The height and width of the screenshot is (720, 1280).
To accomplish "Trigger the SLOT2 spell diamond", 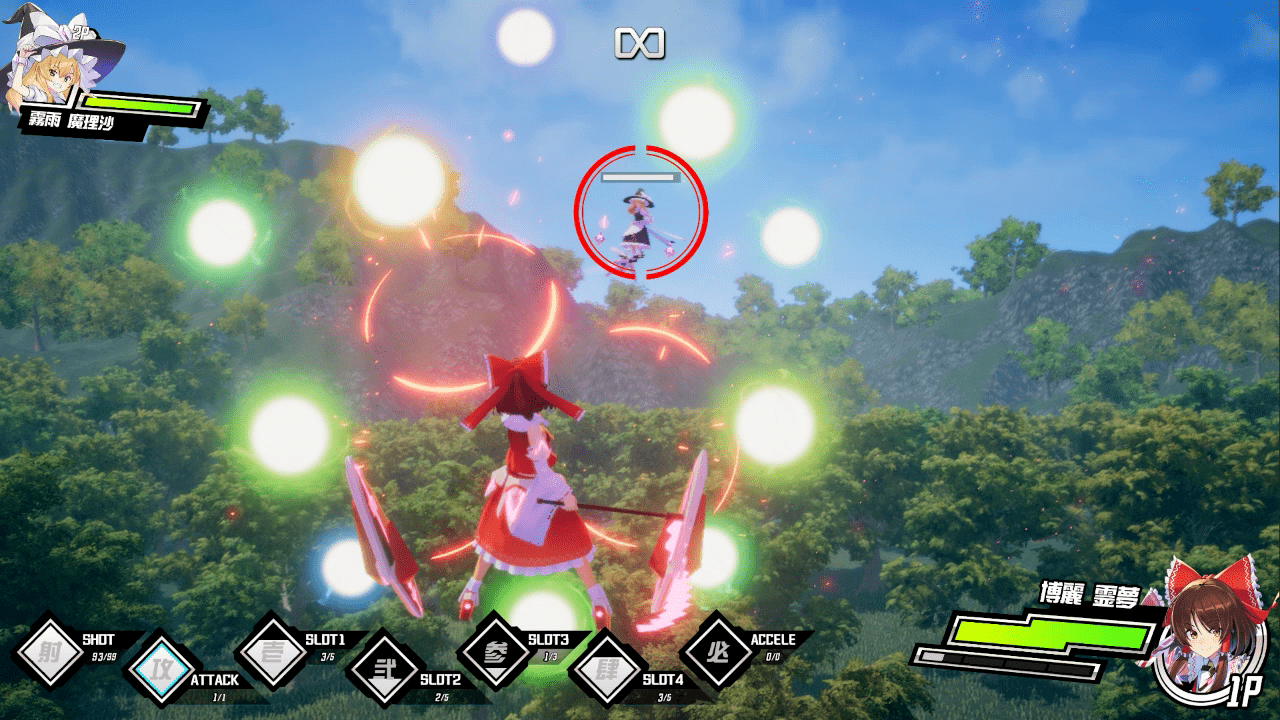I will [383, 666].
